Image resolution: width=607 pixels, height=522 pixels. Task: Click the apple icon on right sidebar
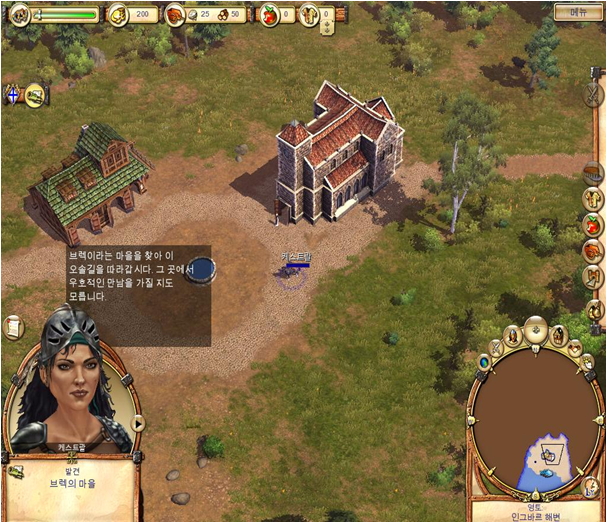(x=592, y=225)
